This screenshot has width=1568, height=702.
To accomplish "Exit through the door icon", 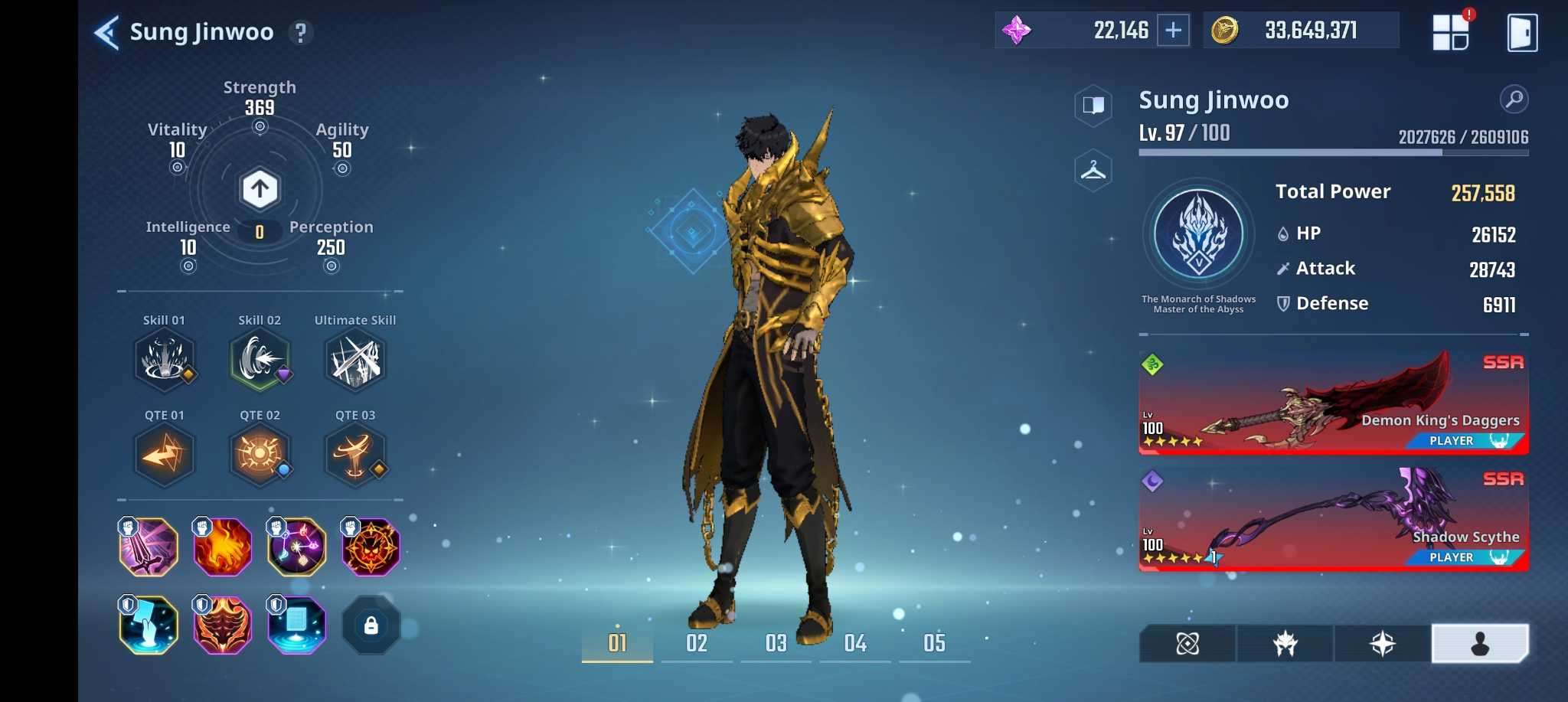I will 1521,33.
